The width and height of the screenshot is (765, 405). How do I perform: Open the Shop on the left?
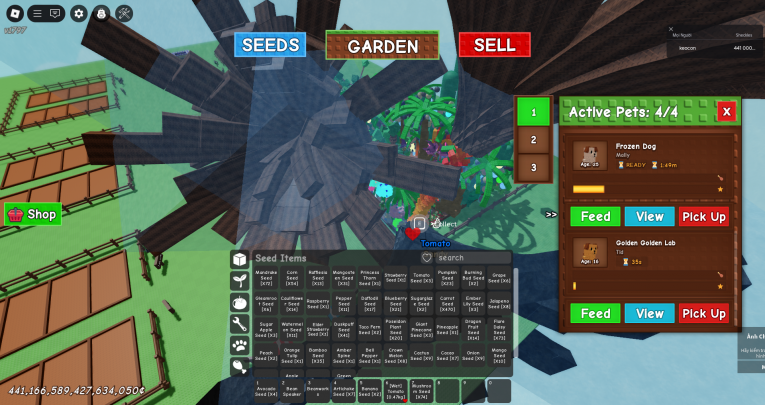33,214
